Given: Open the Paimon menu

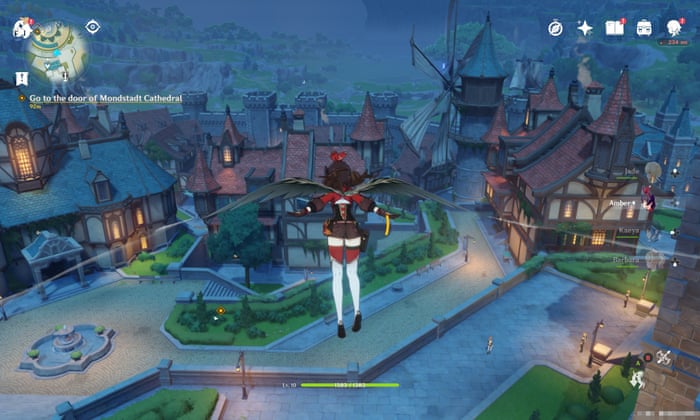Looking at the screenshot, I should 21,28.
